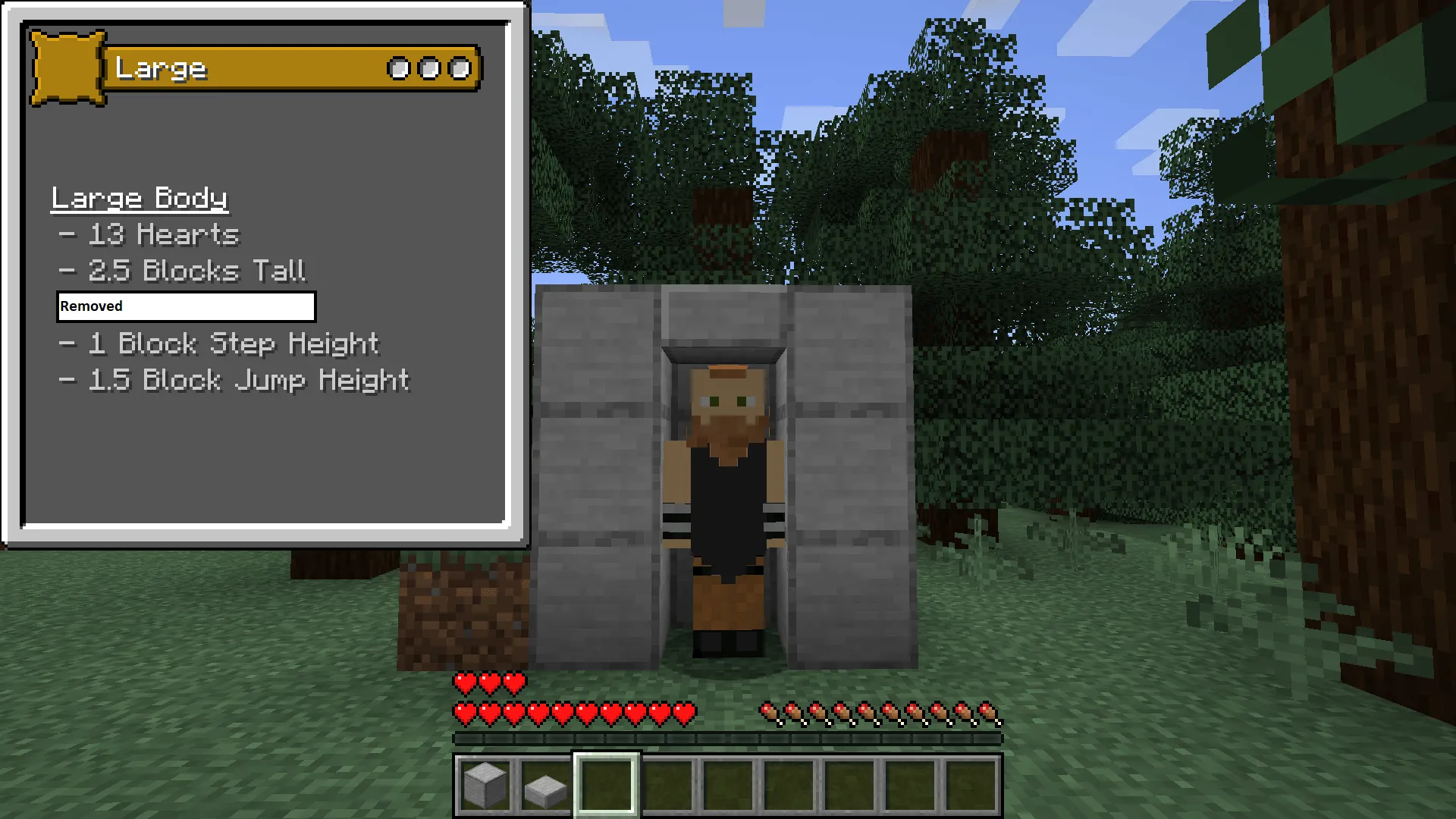The image size is (1456, 819).
Task: Select the smooth stone block in the hotbar
Action: click(x=485, y=785)
